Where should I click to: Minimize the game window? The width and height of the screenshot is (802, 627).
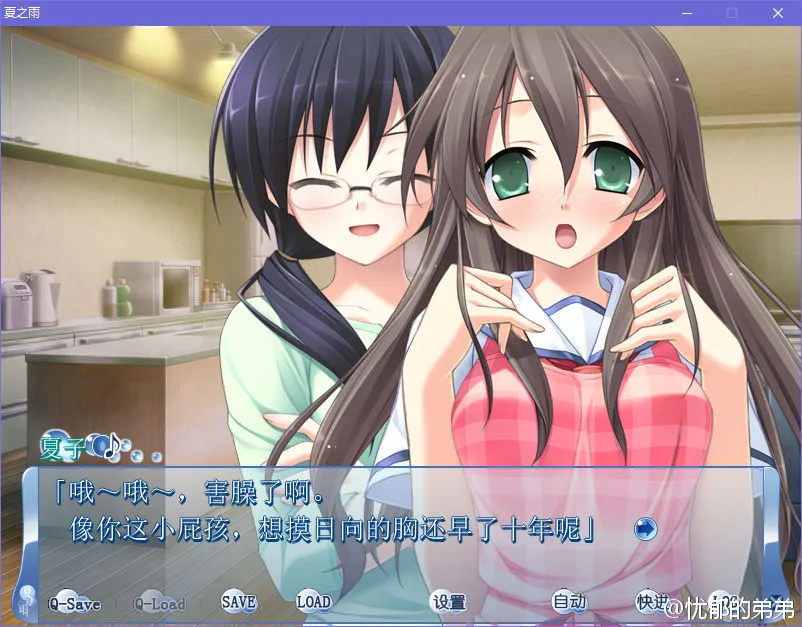click(x=686, y=13)
